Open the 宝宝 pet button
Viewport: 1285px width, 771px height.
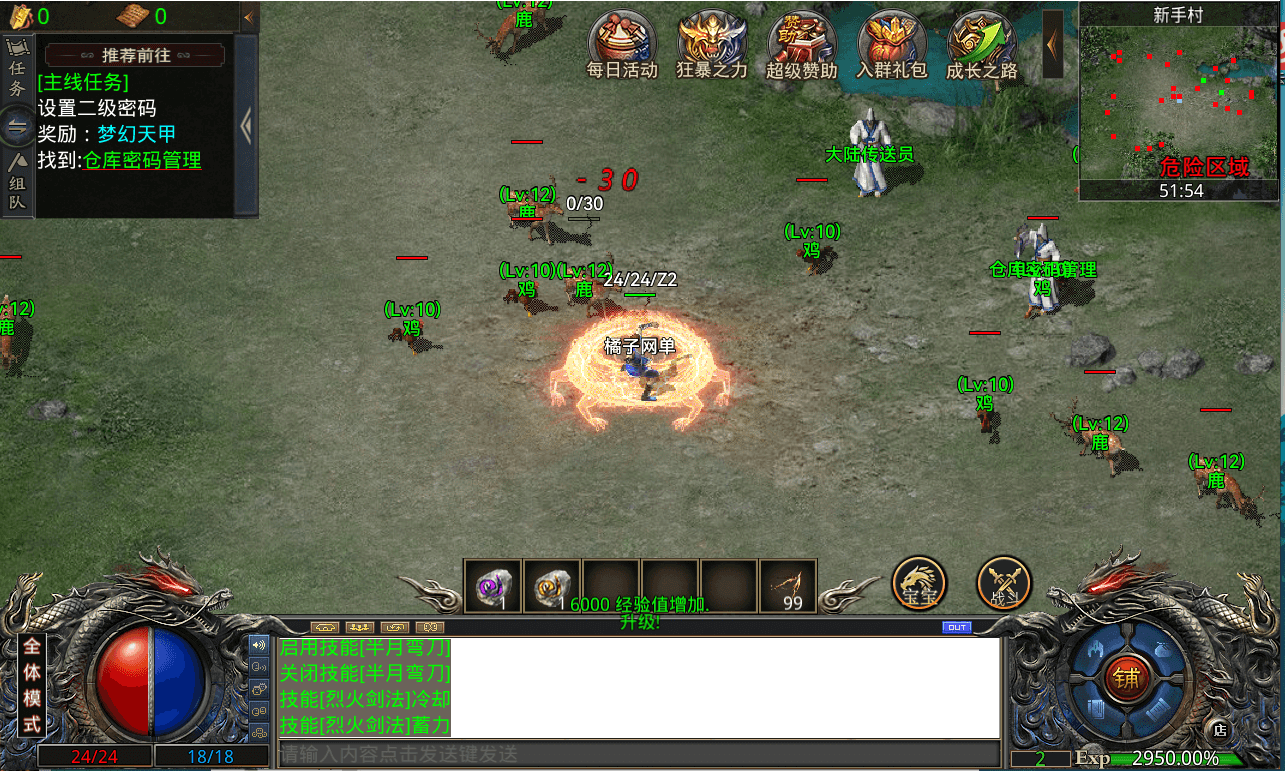click(x=918, y=582)
